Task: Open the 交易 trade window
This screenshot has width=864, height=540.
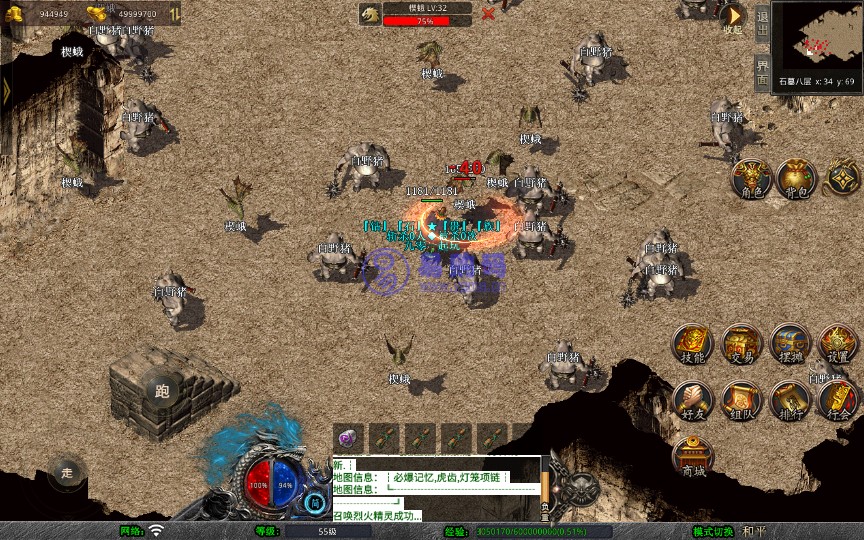Action: pos(741,343)
